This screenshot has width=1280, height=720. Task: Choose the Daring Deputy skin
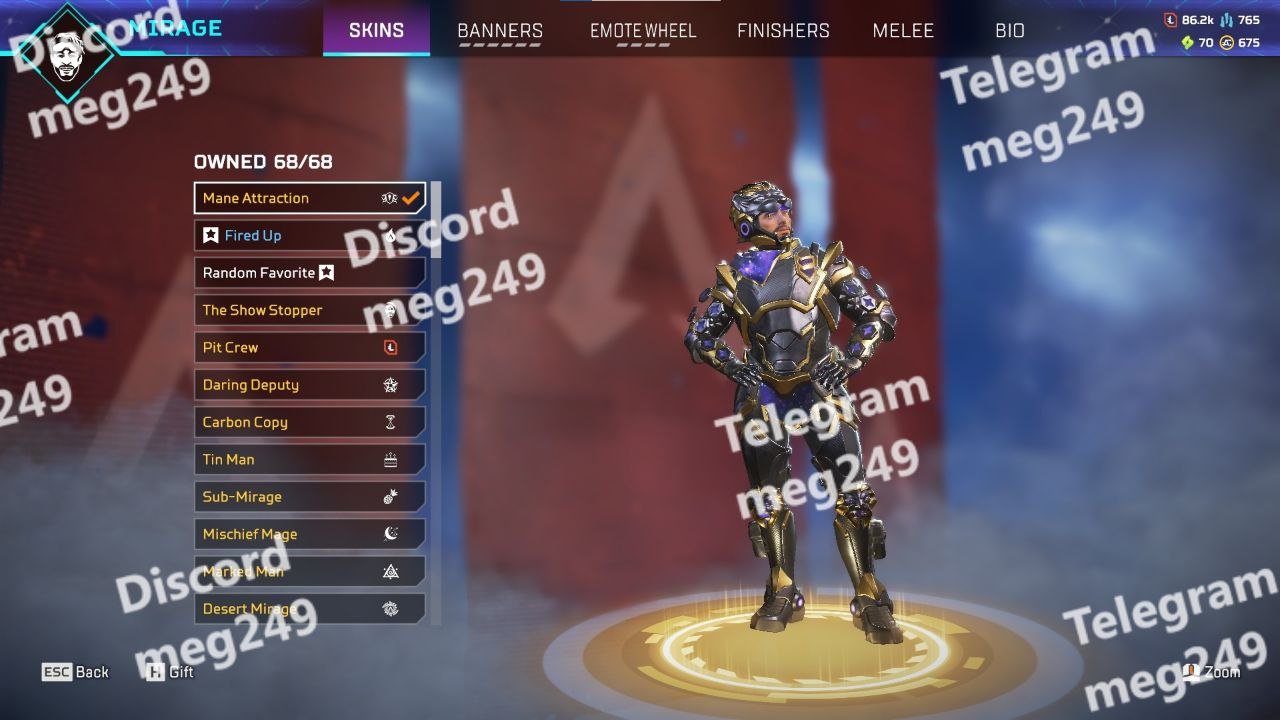[309, 385]
